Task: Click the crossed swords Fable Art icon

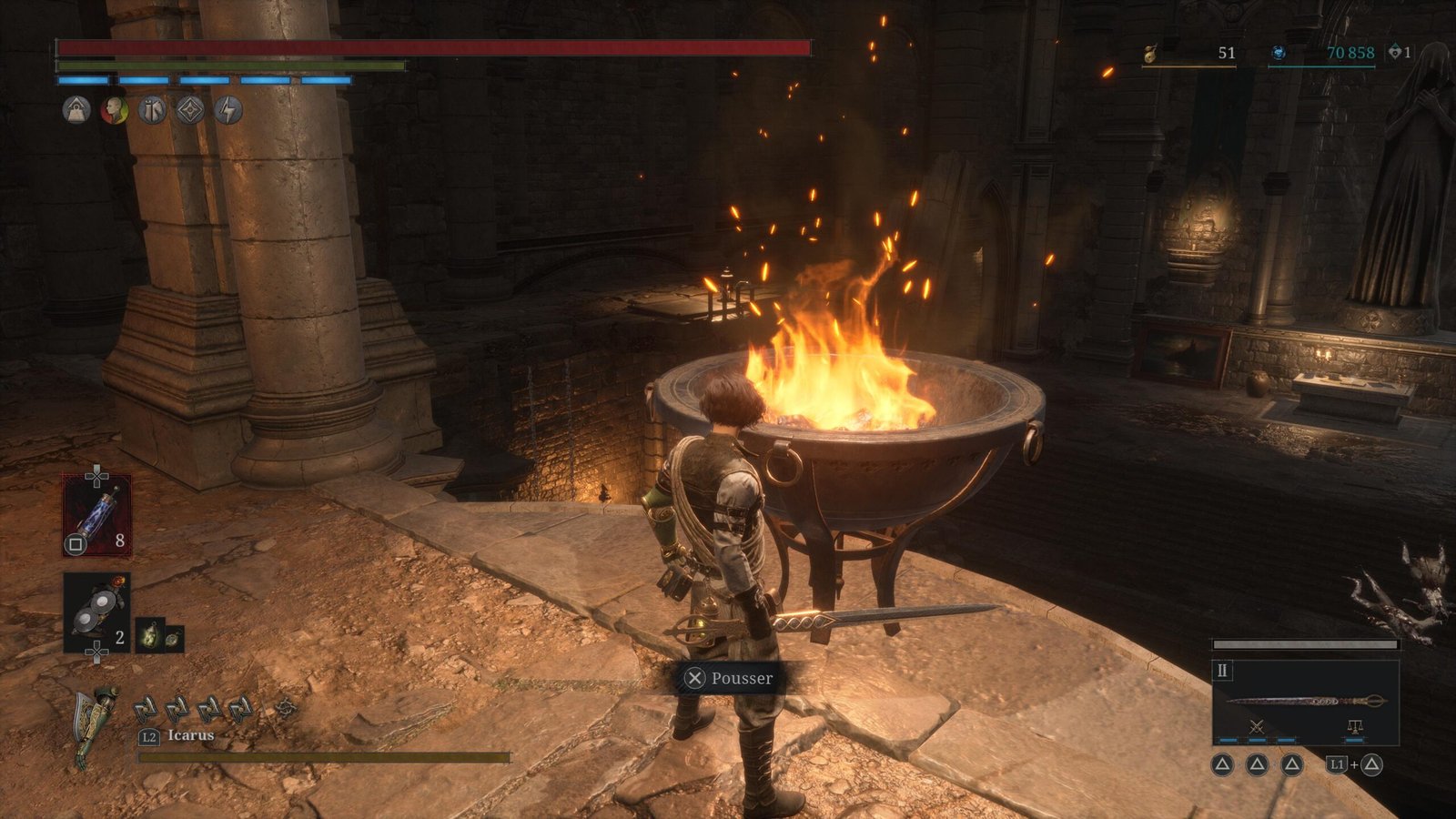Action: click(x=1257, y=726)
